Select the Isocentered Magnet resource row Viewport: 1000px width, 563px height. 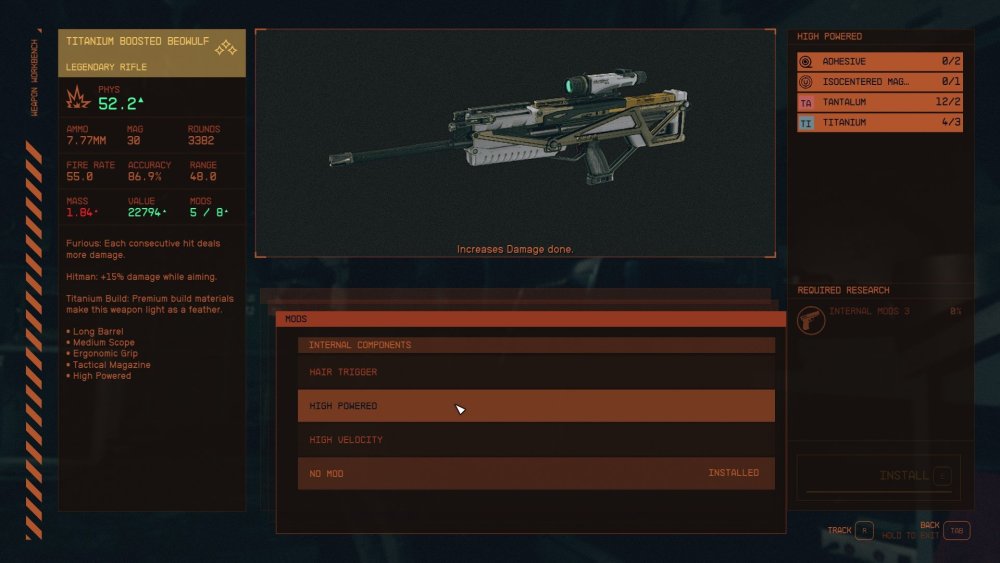[879, 81]
